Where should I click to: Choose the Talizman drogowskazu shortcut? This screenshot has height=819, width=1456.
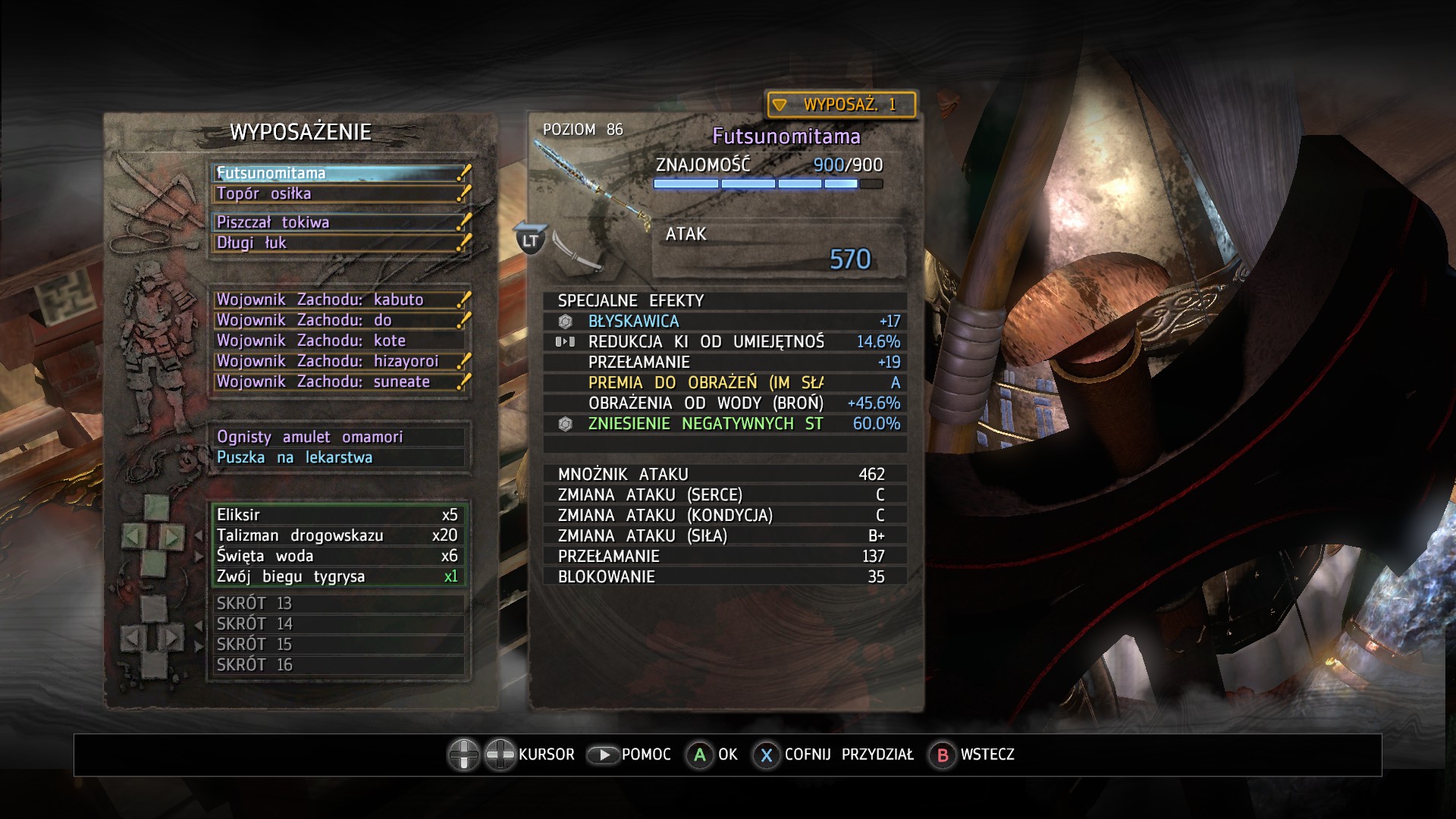(339, 535)
